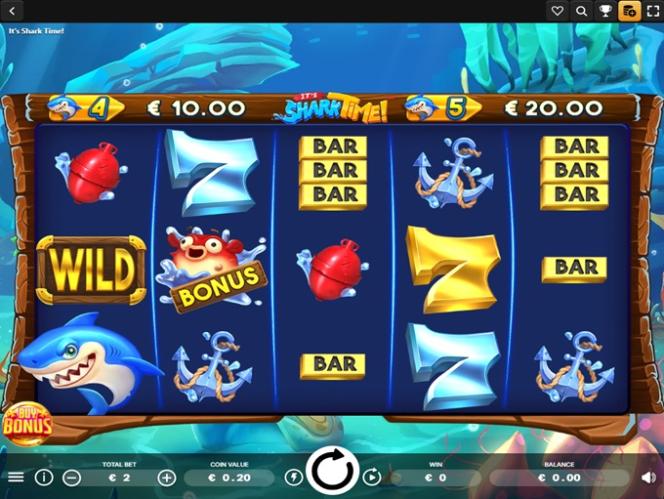Open the coins deposit button

(x=629, y=11)
